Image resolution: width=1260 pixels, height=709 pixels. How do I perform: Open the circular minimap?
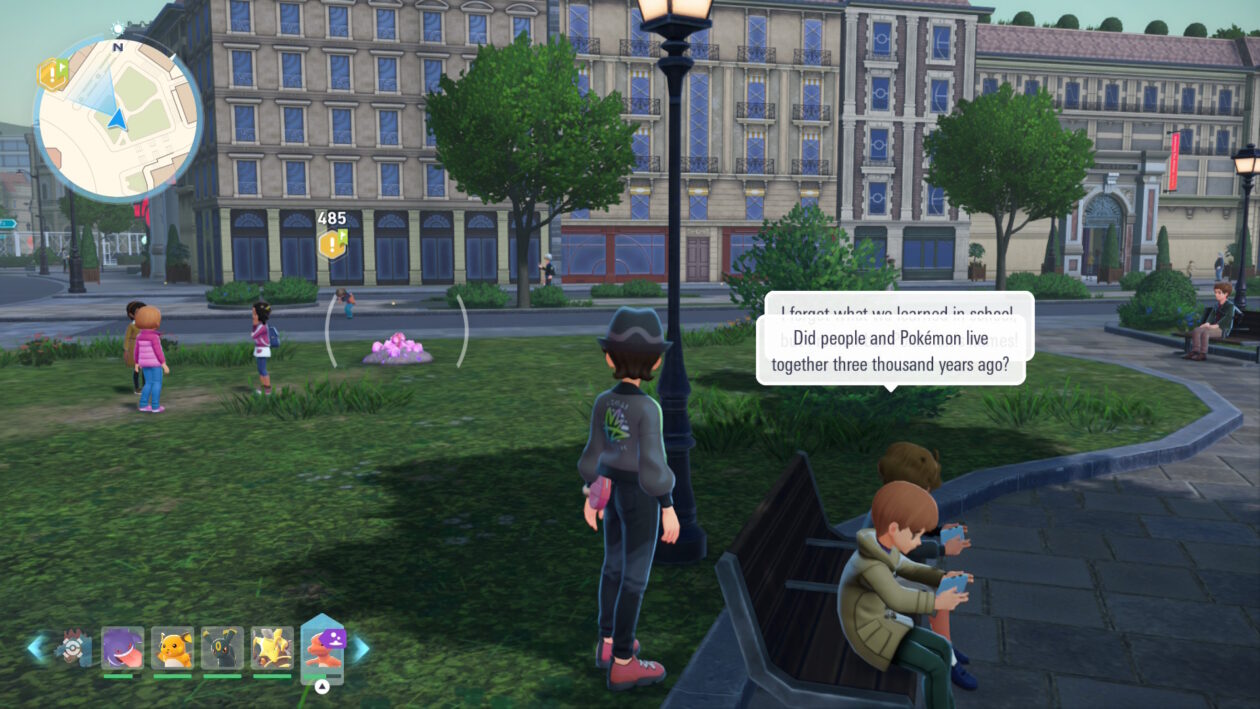point(117,118)
